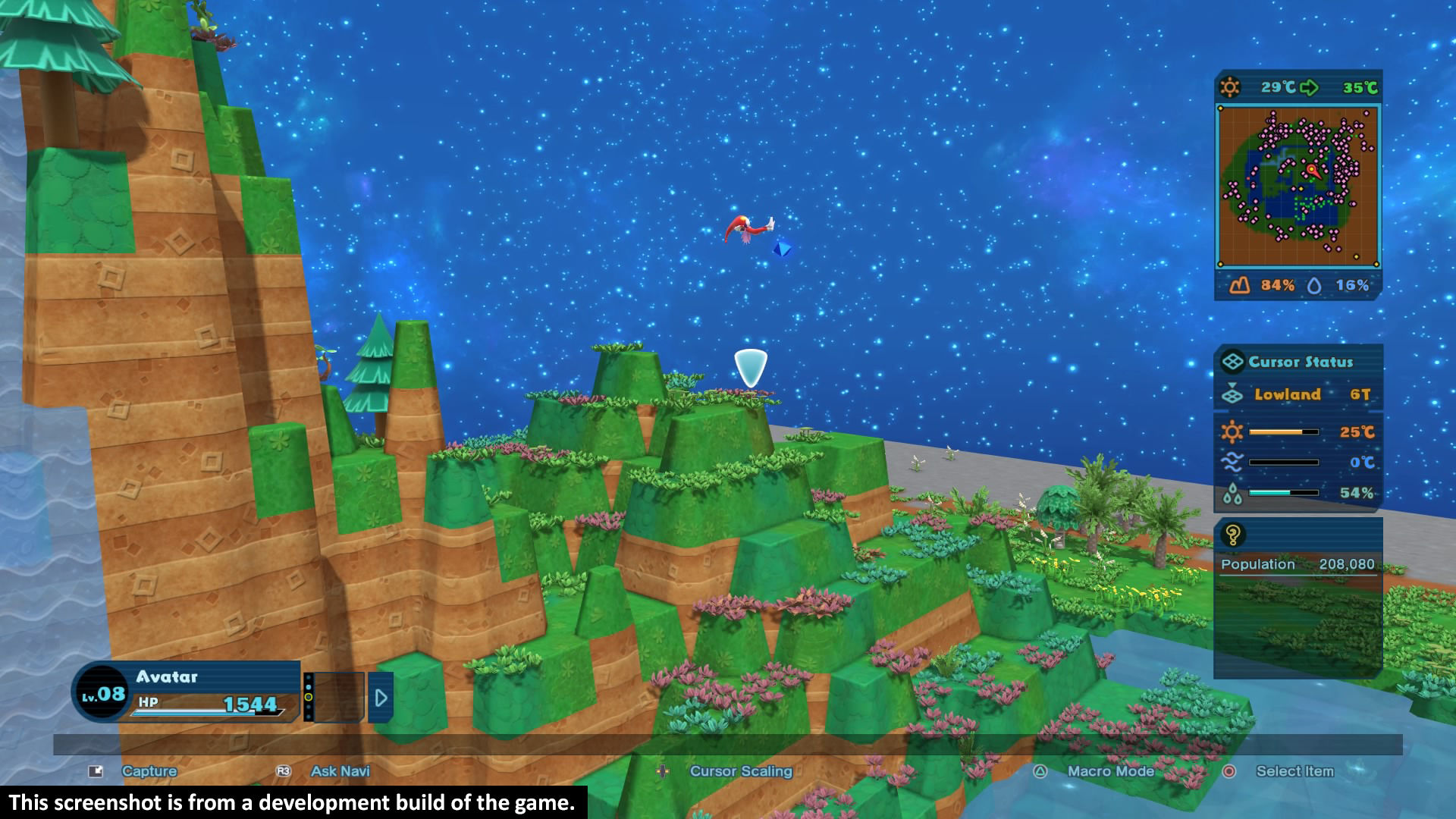Click the red player marker on the minimap
This screenshot has width=1456, height=819.
1311,169
